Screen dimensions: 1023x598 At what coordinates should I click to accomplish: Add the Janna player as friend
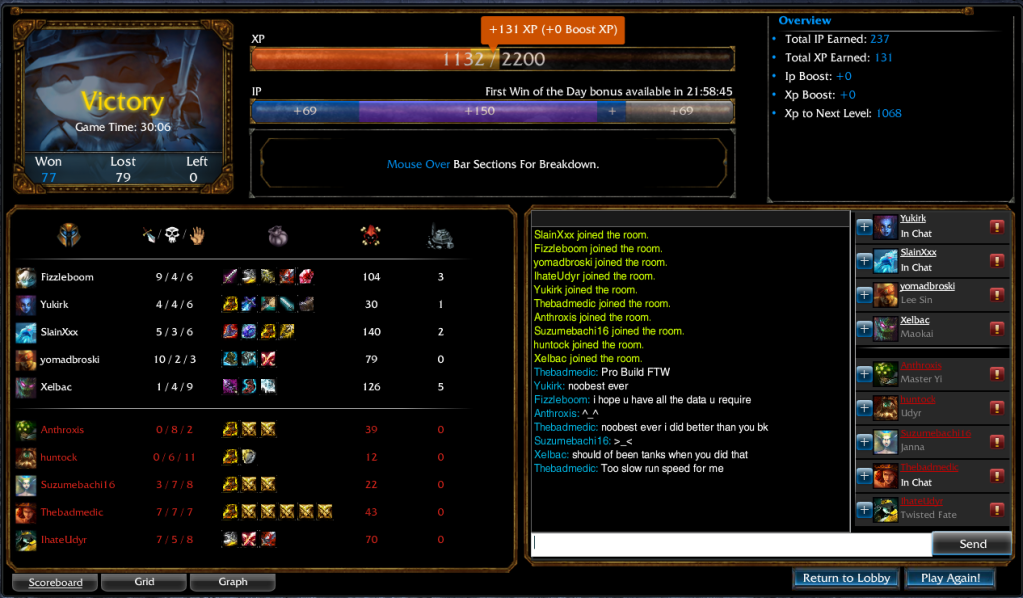point(864,442)
